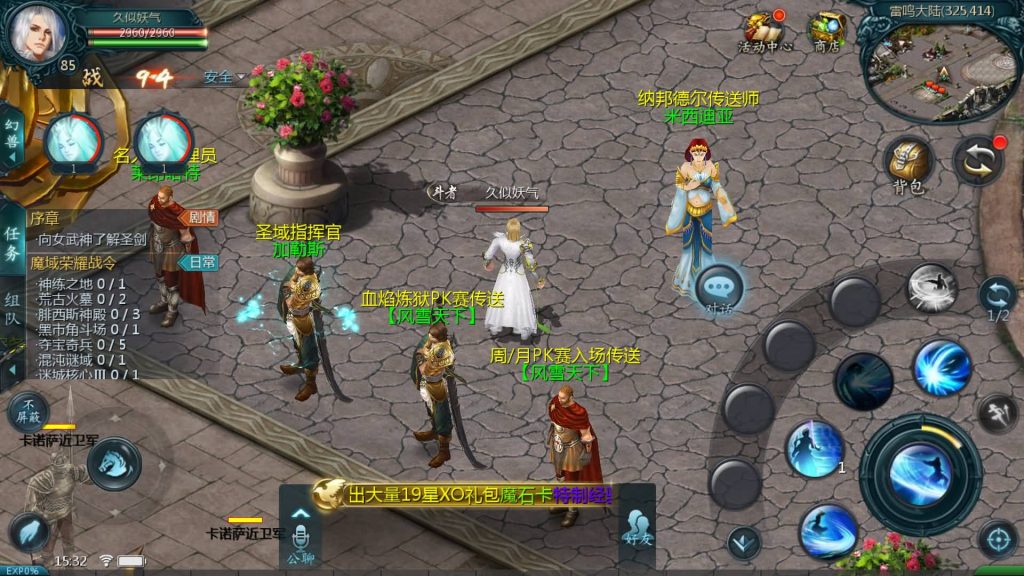This screenshot has height=576, width=1024.
Task: Open the 活动中心 activity center
Action: 765,31
